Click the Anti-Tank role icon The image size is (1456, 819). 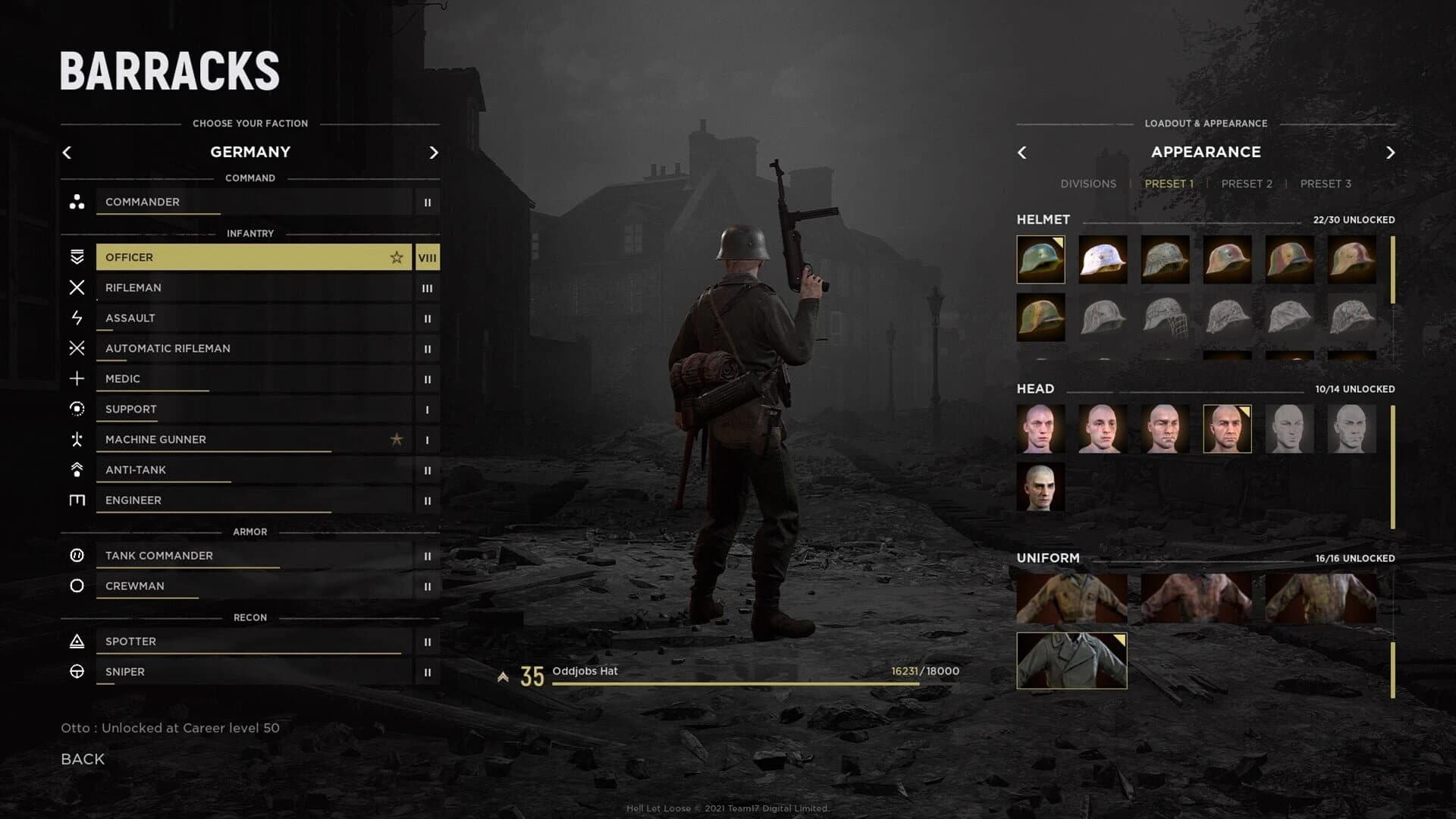[77, 469]
